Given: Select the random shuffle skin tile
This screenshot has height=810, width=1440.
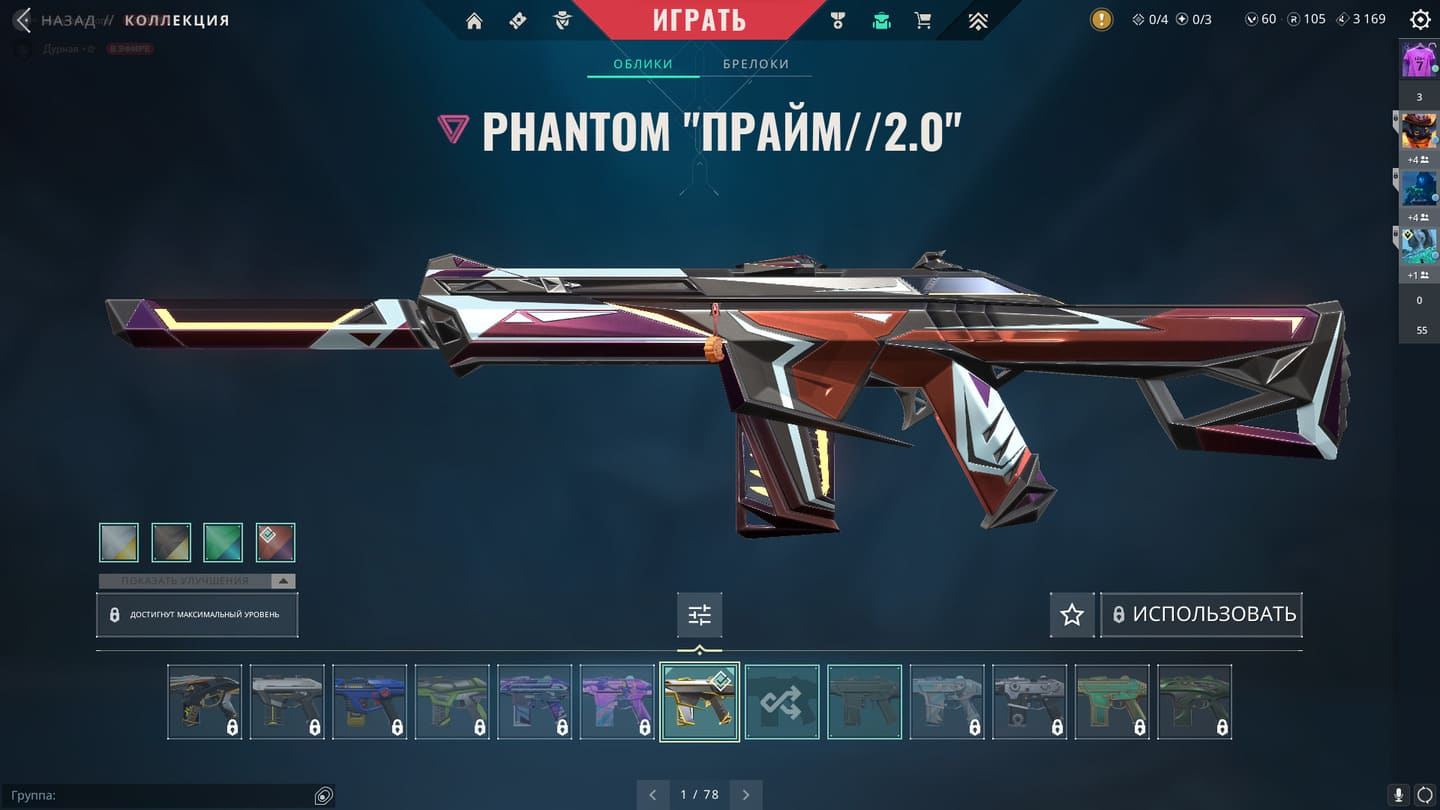Looking at the screenshot, I should click(782, 702).
